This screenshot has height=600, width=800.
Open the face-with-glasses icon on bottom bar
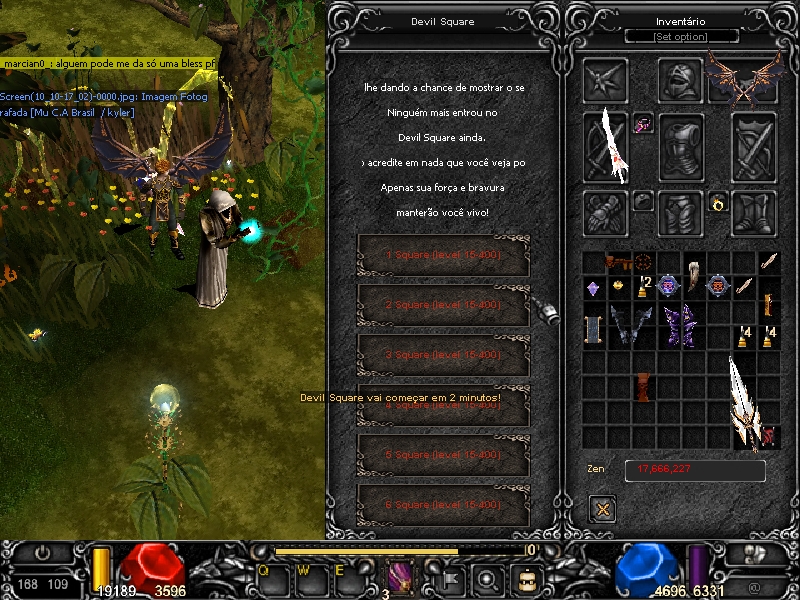[x=525, y=578]
